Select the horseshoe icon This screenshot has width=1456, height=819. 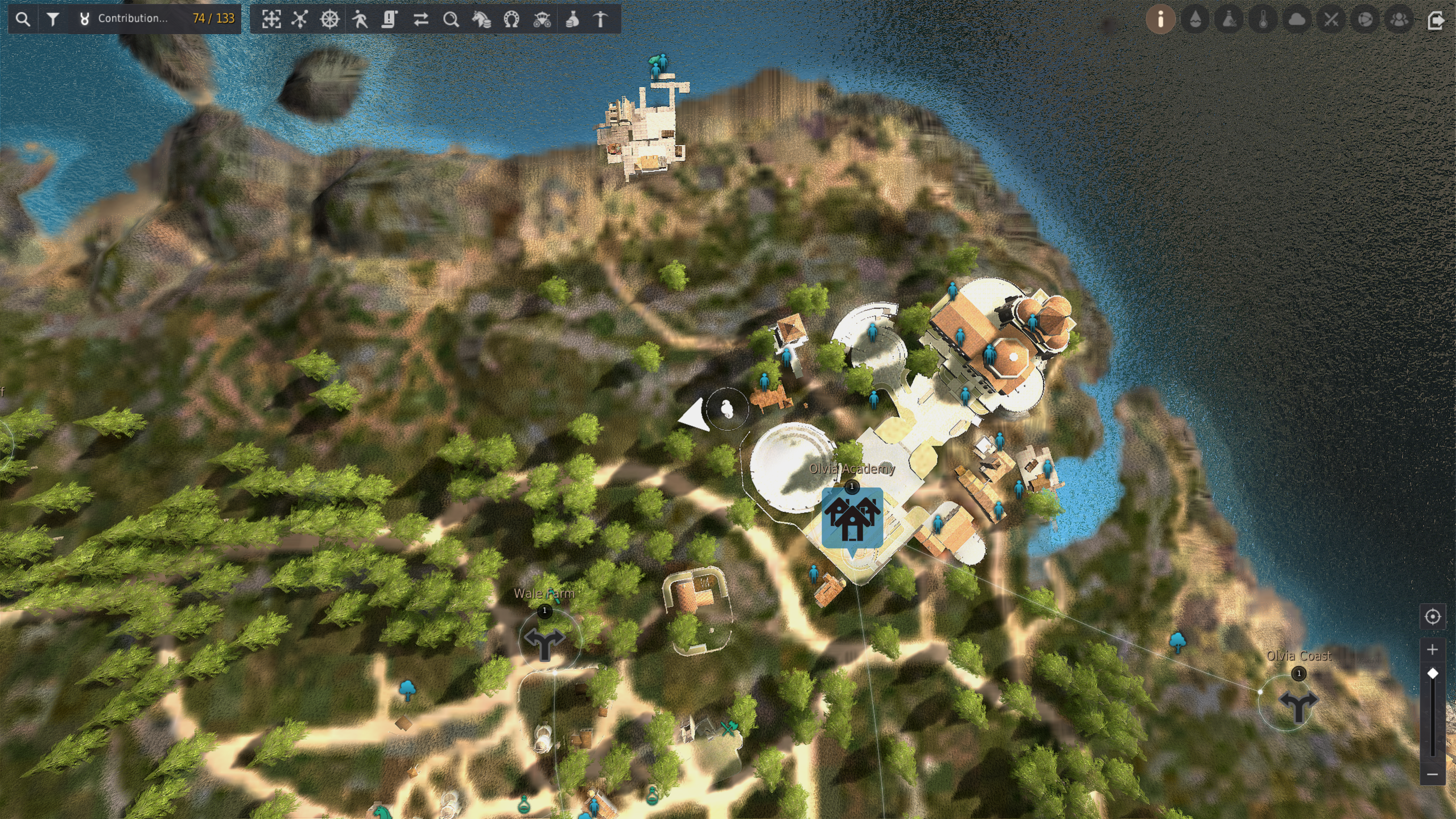coord(512,19)
